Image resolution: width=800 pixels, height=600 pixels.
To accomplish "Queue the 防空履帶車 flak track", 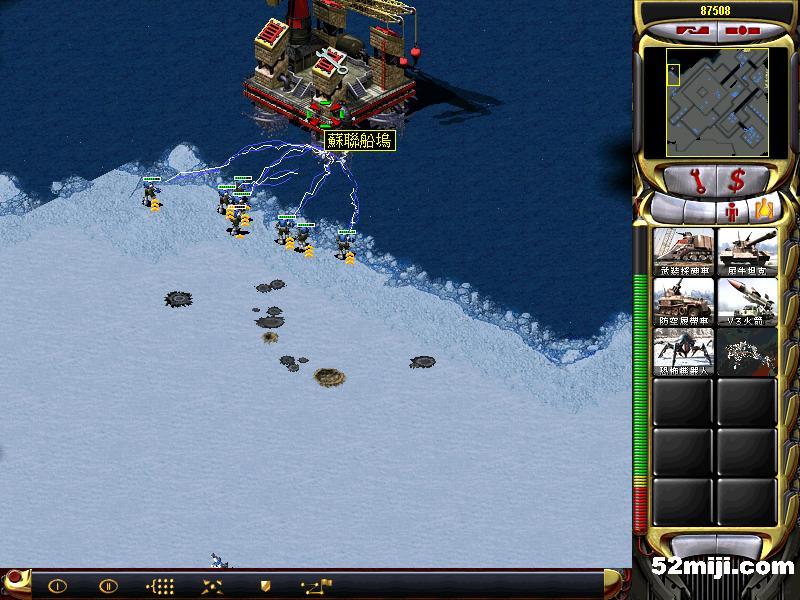I will (x=684, y=300).
